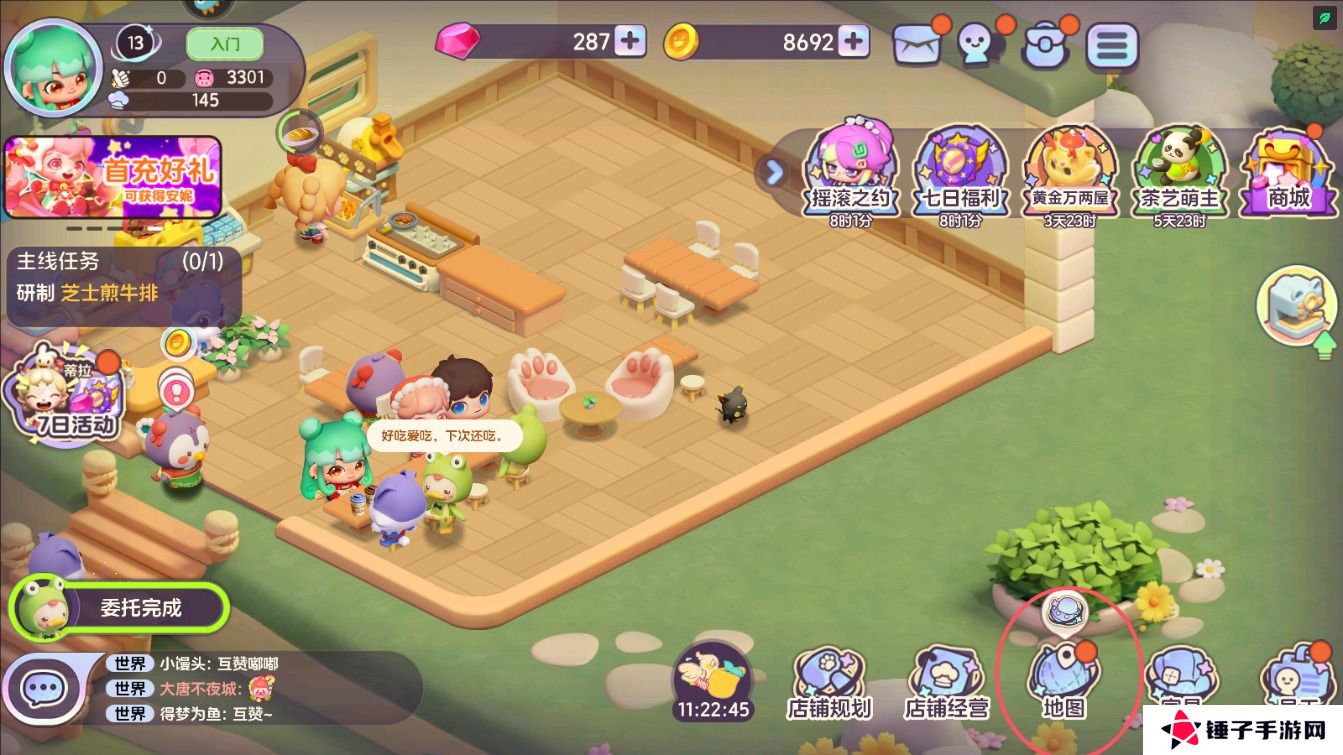Open the 七日福利 rewards

960,170
